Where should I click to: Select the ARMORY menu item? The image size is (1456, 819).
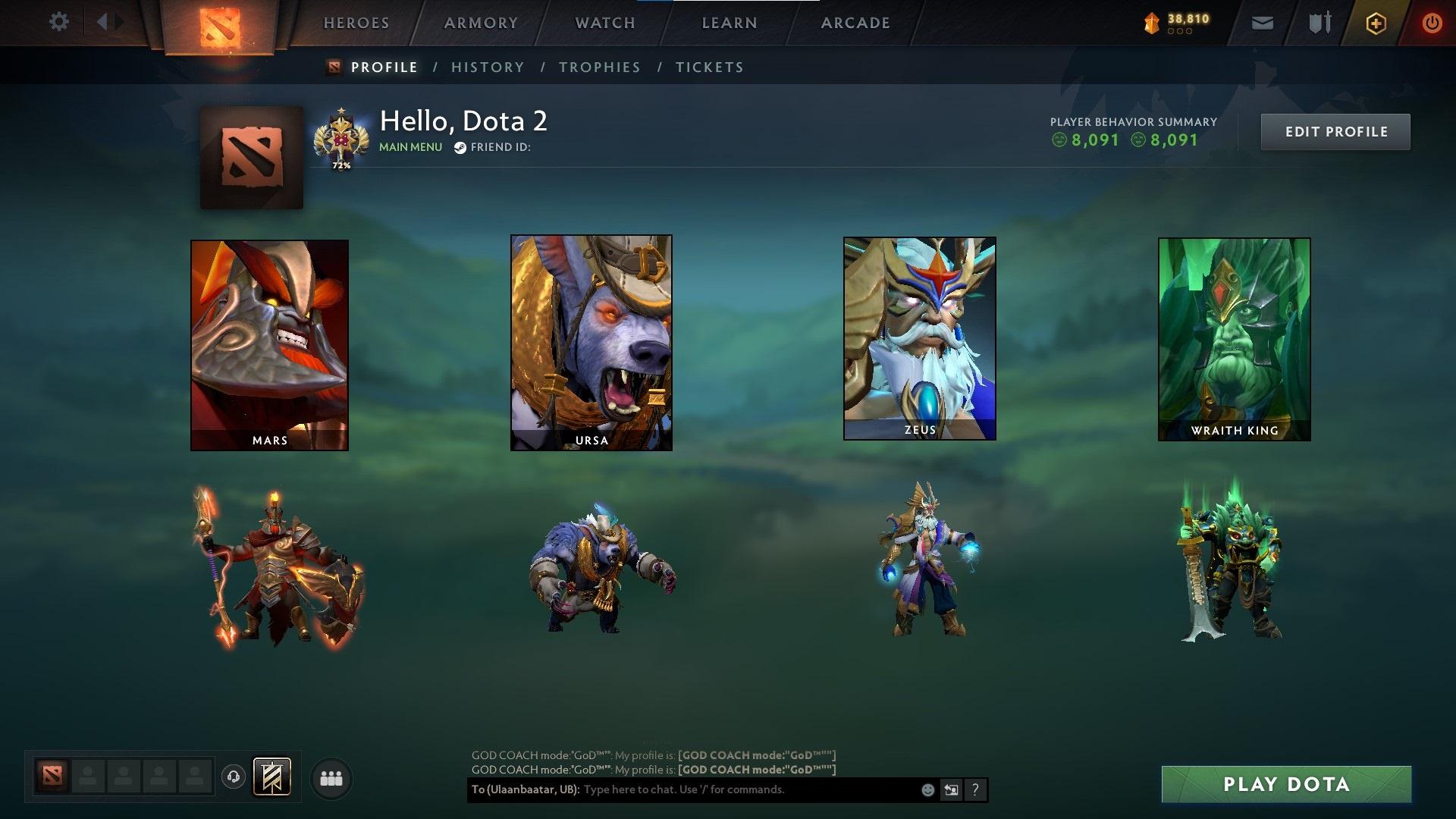481,23
